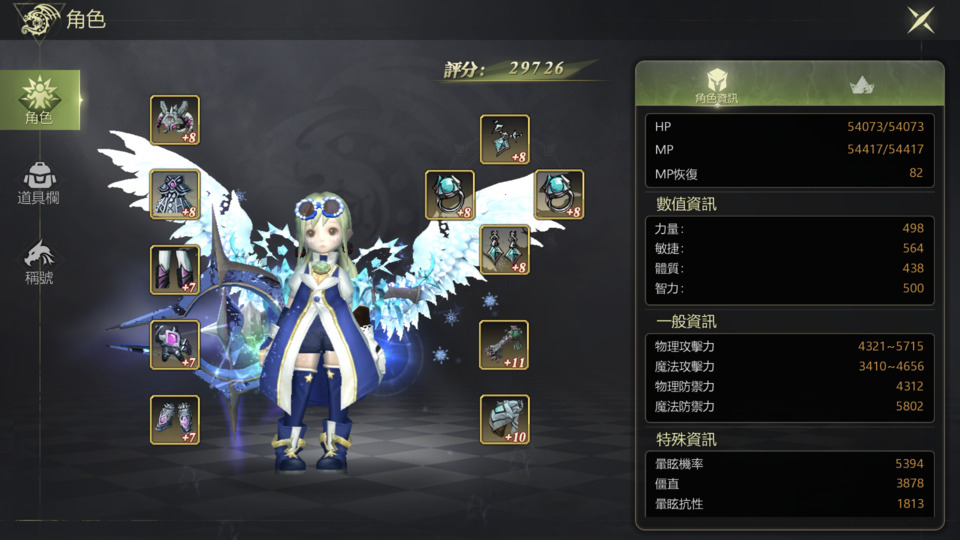Select the +8 necklace slot
The height and width of the screenshot is (540, 960).
pyautogui.click(x=505, y=140)
